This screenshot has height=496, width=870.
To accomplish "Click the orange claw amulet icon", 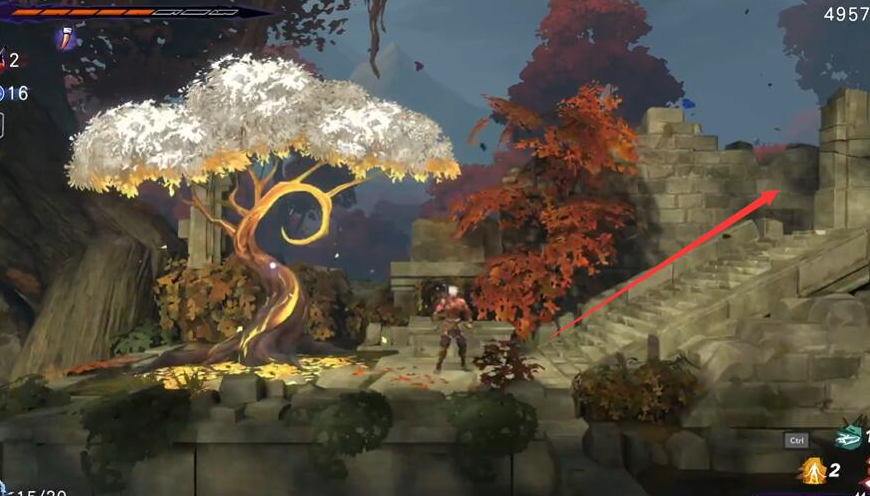I will pyautogui.click(x=67, y=39).
